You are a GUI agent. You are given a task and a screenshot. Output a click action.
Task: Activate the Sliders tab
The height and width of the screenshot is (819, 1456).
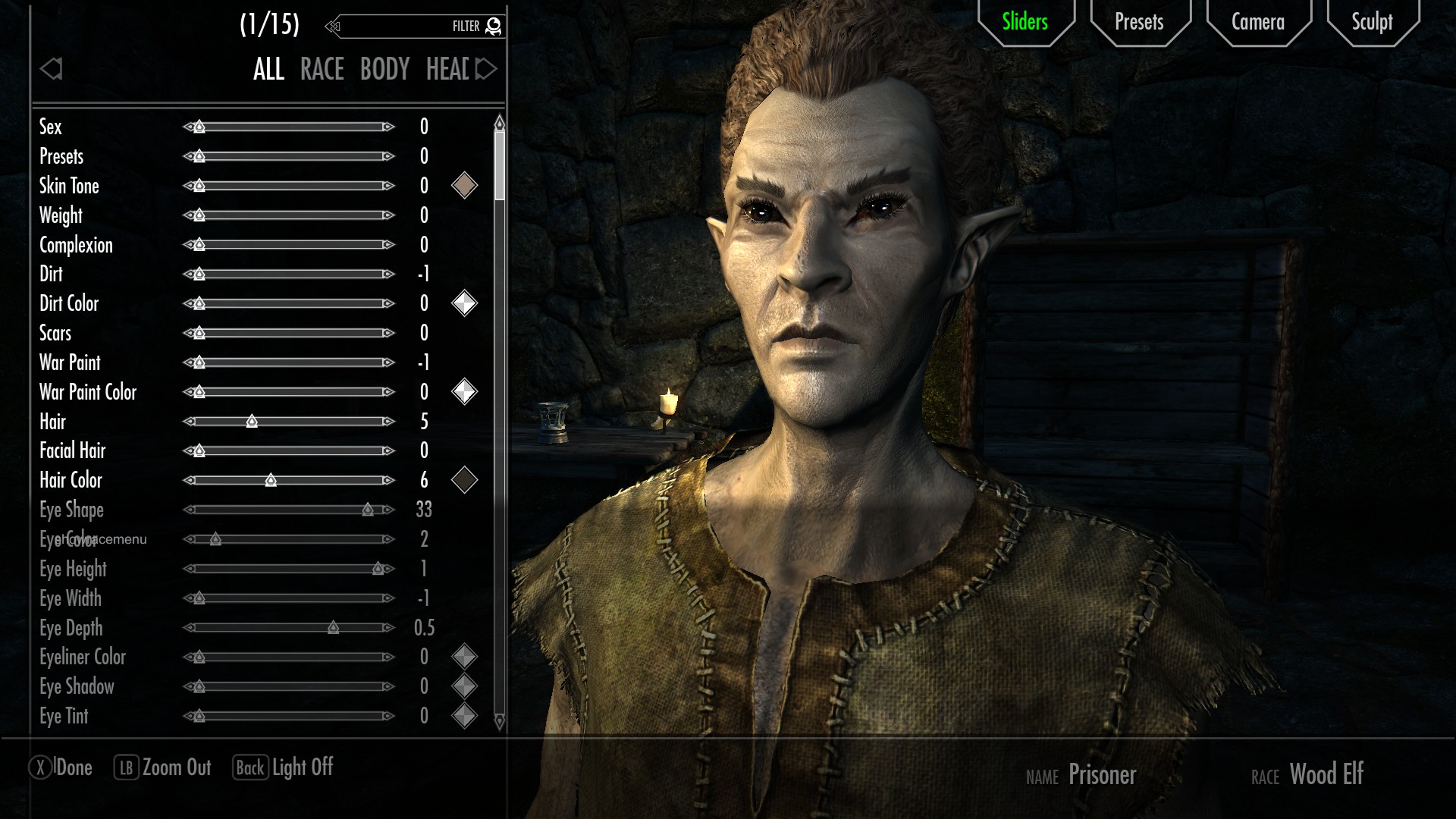pos(1025,22)
